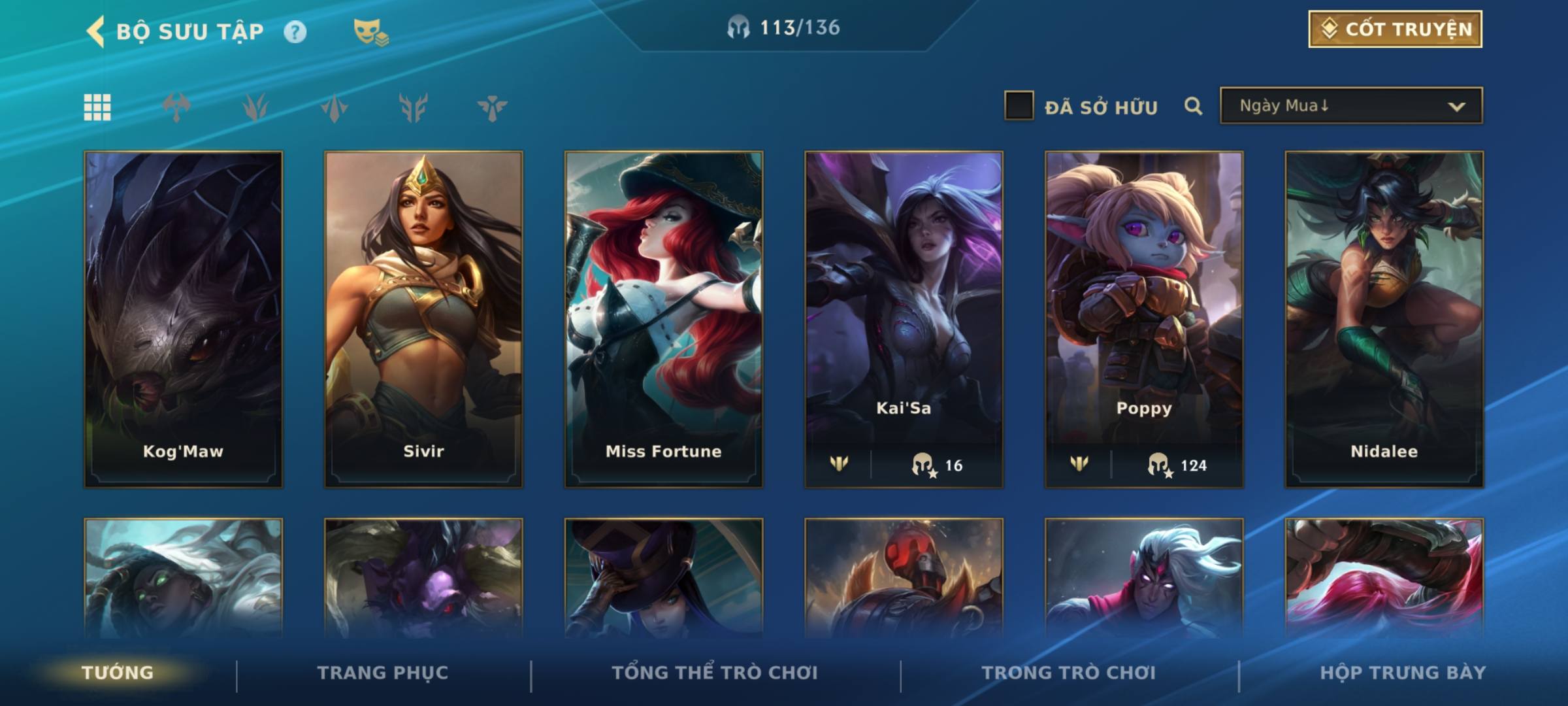Screen dimensions: 1568x706
Task: Open the Hộp Trưng Bày tab
Action: (x=1403, y=673)
